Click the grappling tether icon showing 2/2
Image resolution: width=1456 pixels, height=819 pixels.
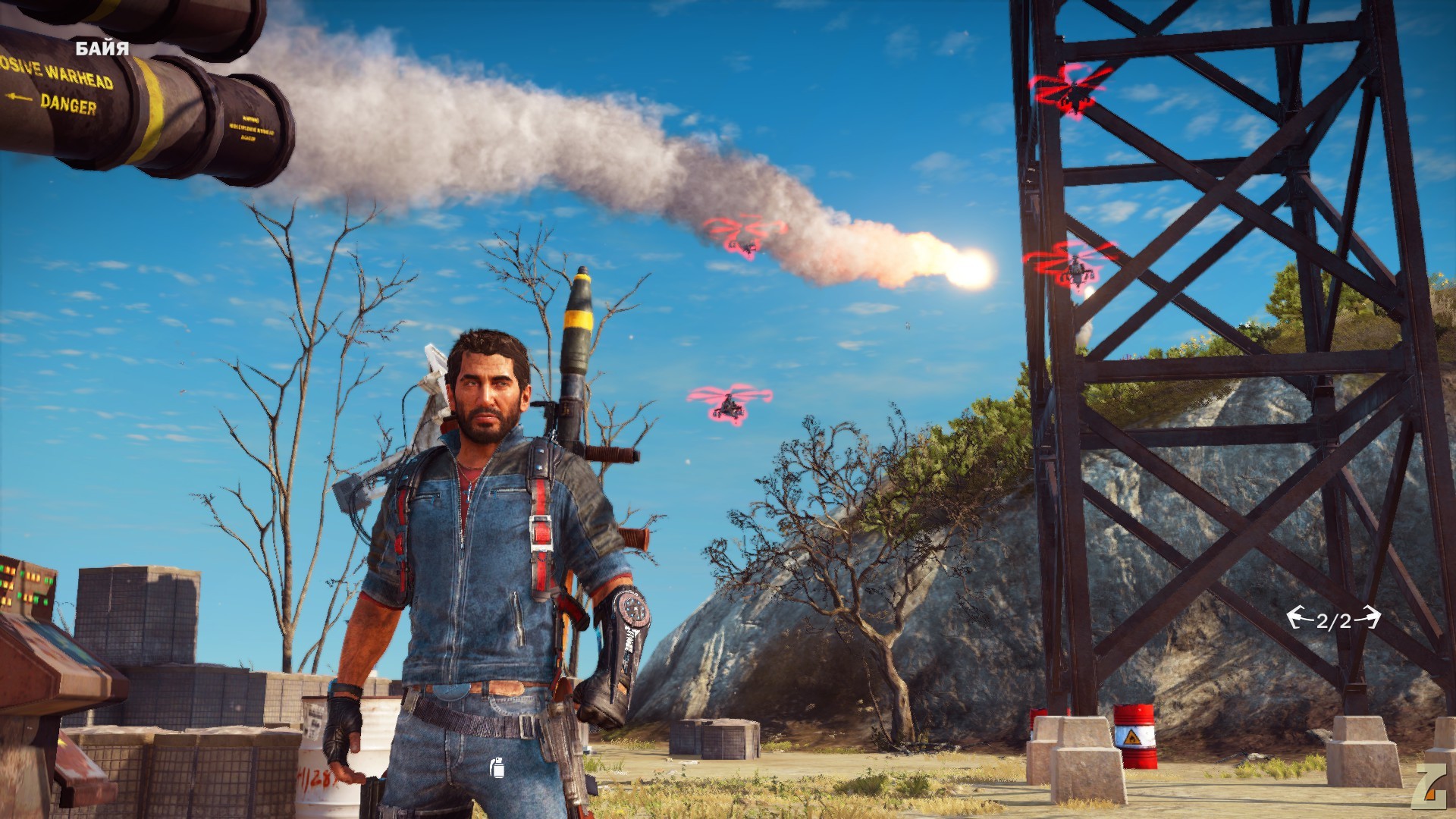tap(1333, 620)
